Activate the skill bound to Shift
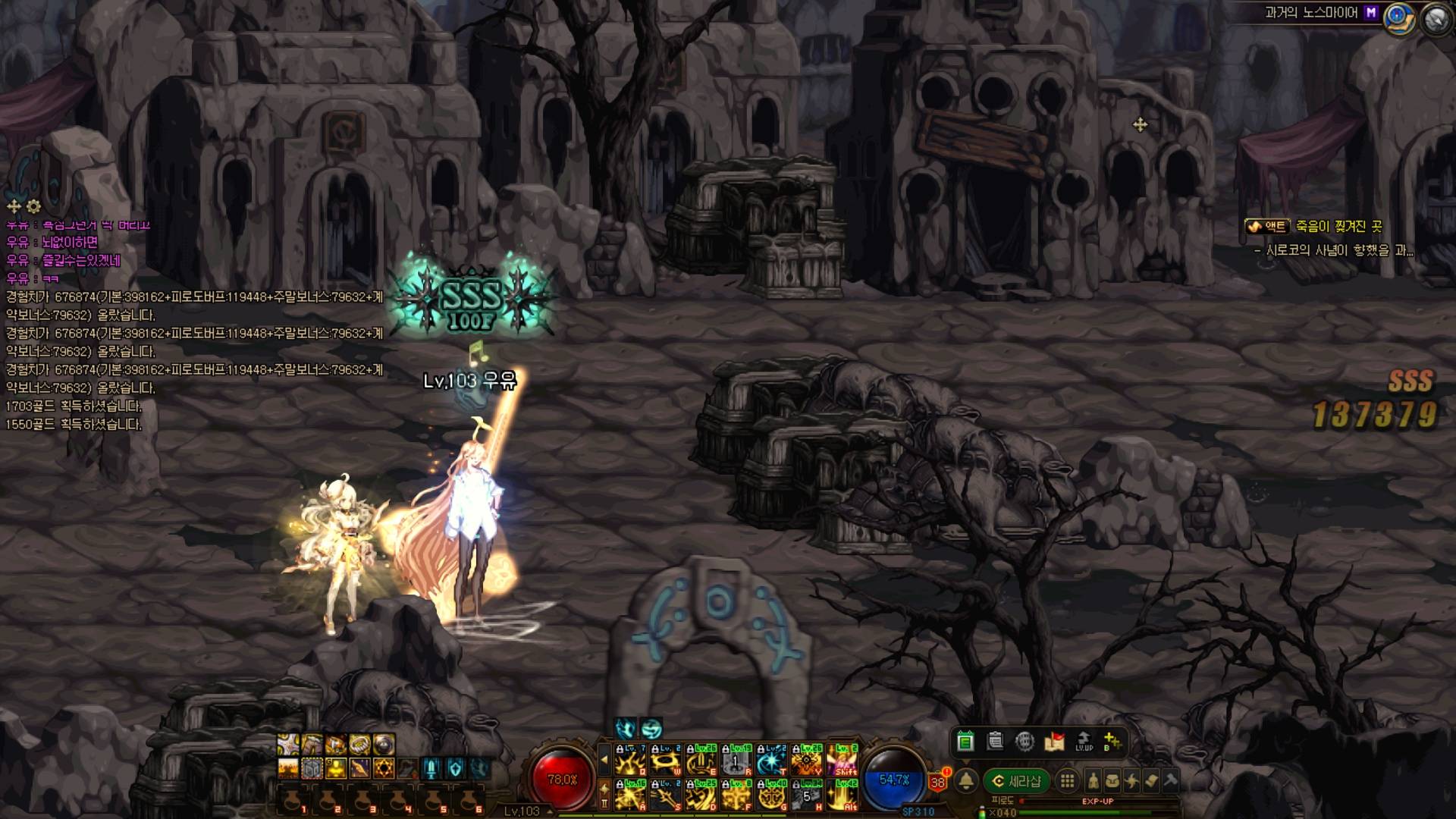Image resolution: width=1456 pixels, height=819 pixels. pyautogui.click(x=843, y=759)
